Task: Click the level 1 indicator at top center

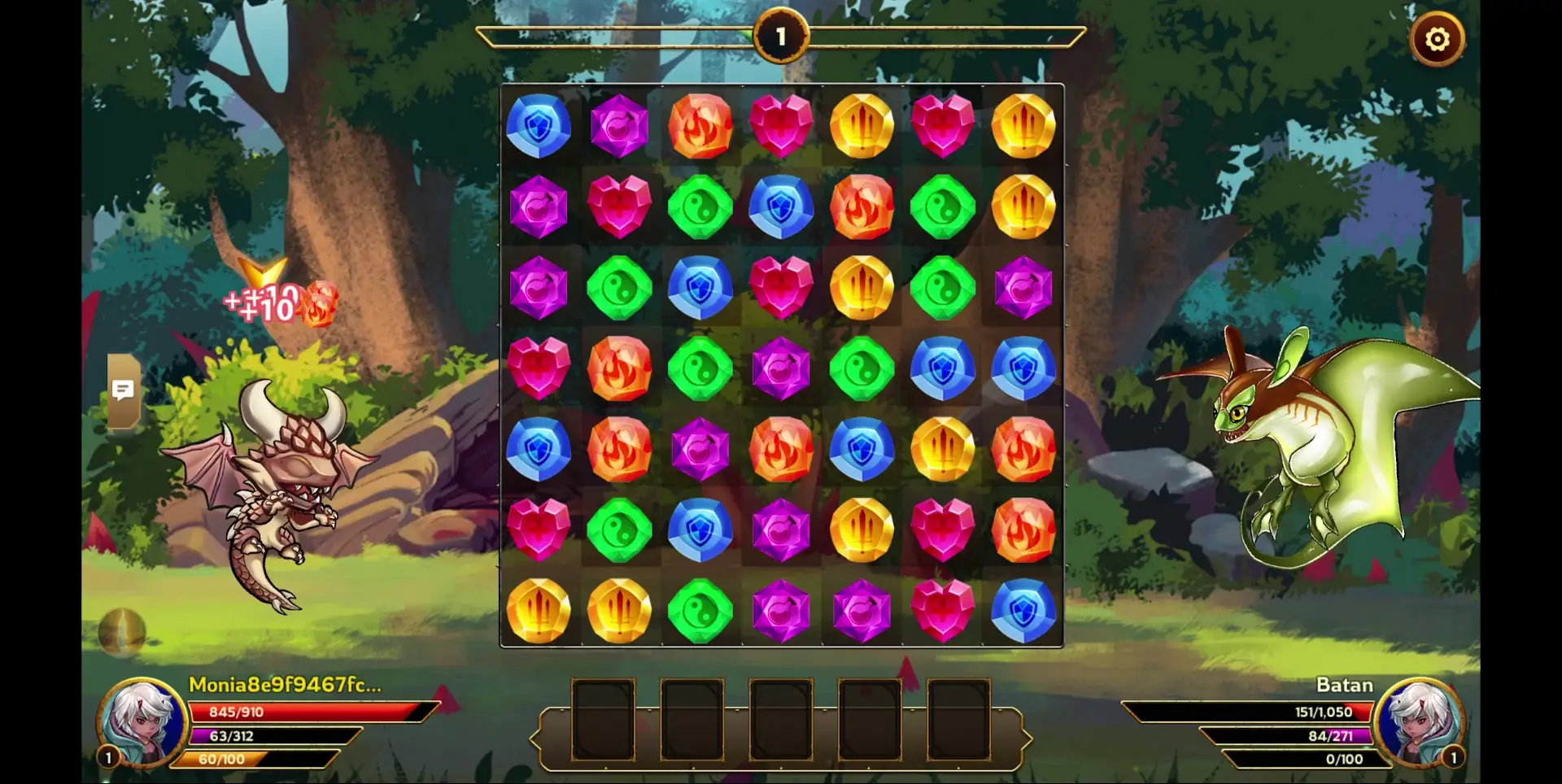Action: 781,34
